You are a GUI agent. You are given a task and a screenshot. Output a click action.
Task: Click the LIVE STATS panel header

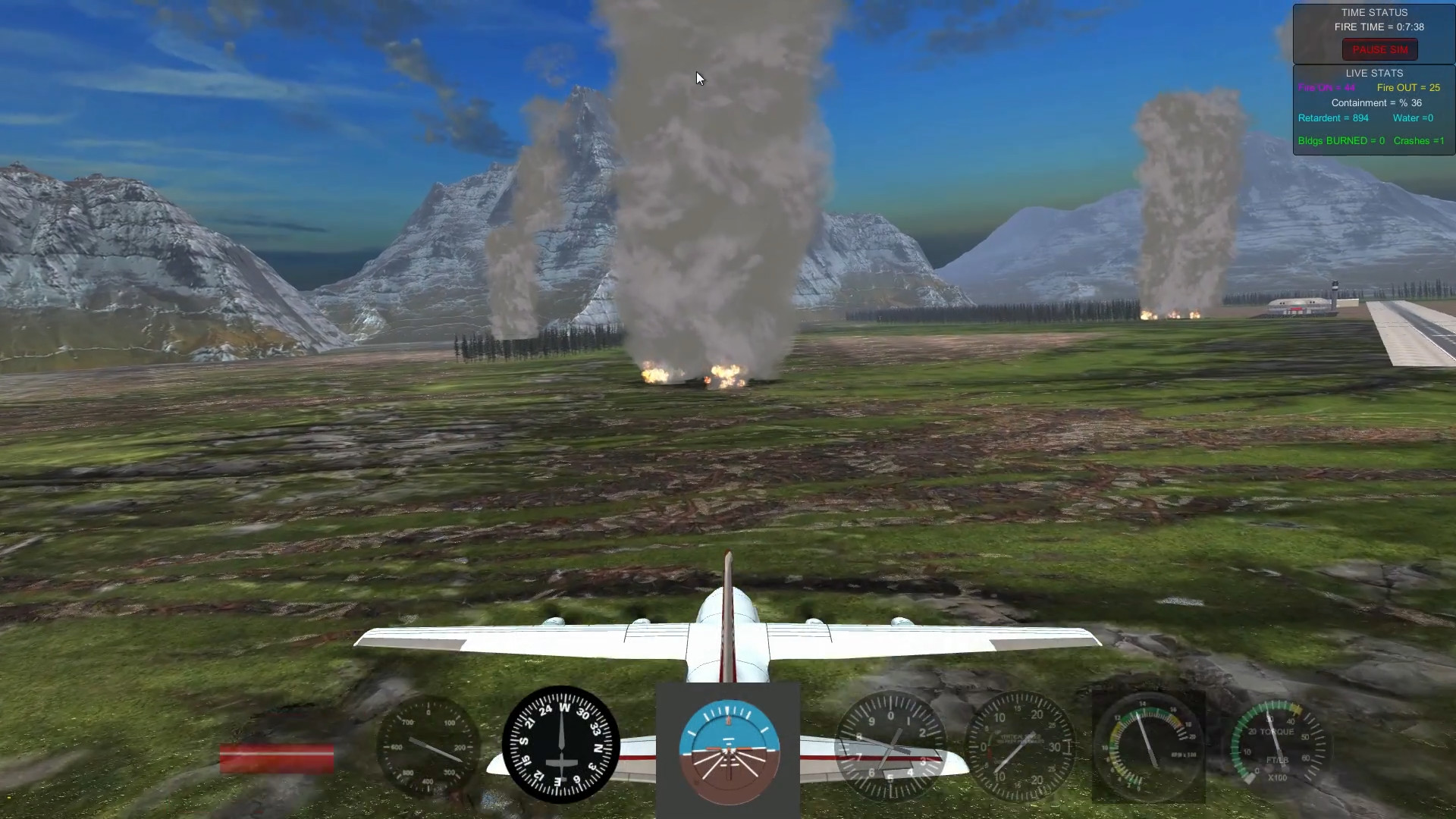coord(1374,73)
